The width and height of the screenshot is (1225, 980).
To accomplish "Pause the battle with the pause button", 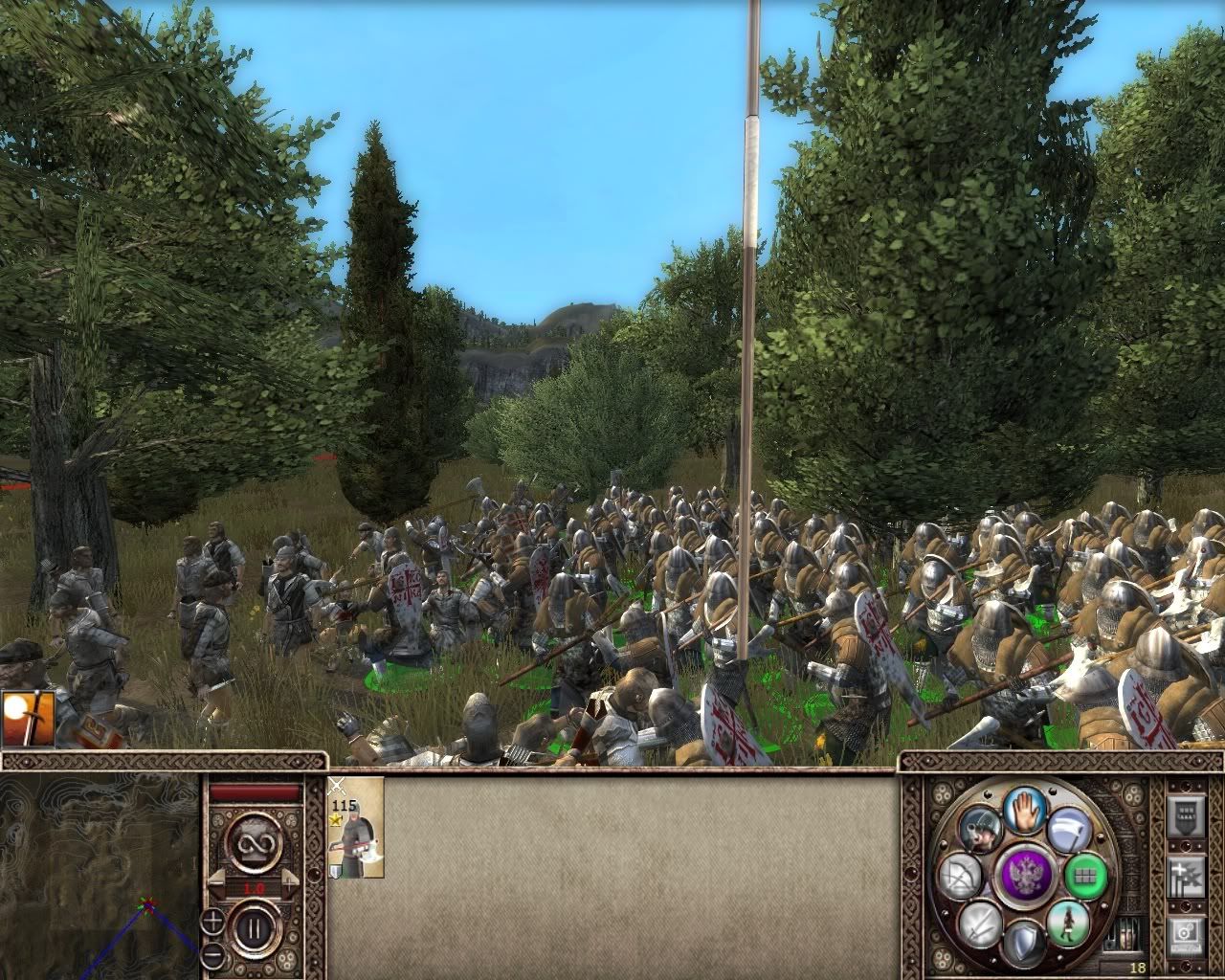I will [x=253, y=926].
